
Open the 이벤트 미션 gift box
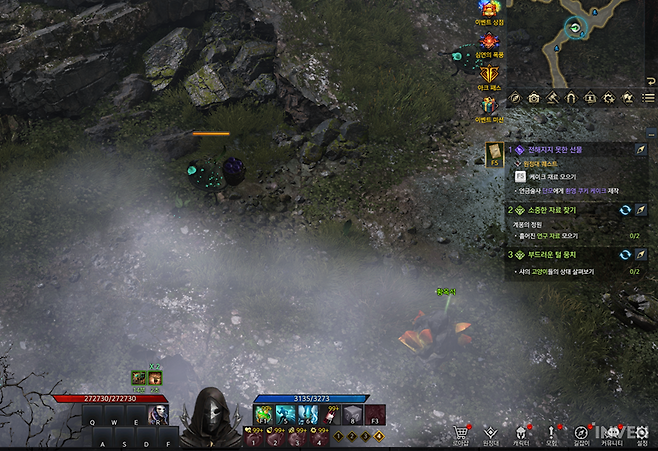(x=490, y=107)
